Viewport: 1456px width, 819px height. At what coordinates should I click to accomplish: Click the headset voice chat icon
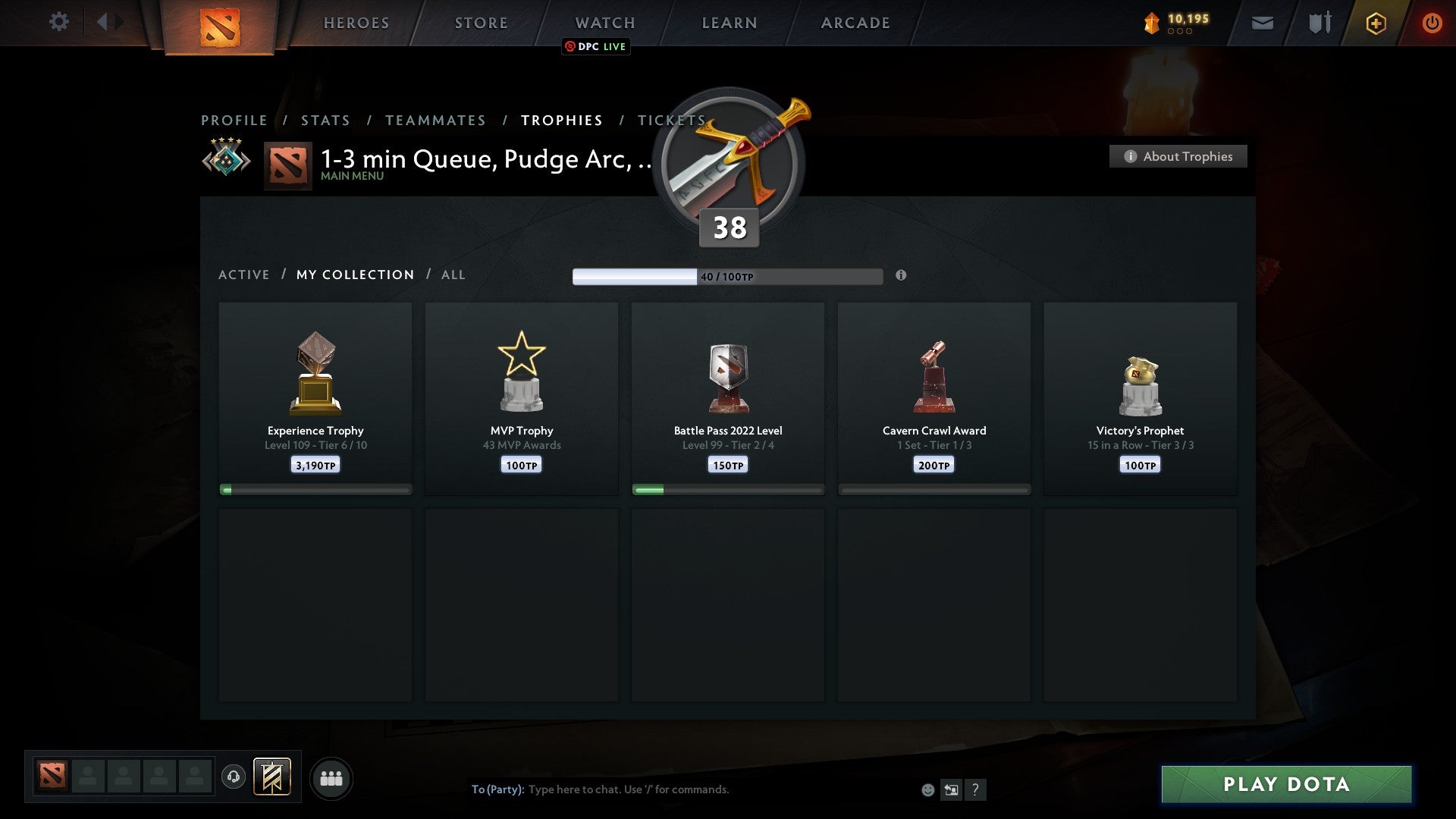click(234, 778)
